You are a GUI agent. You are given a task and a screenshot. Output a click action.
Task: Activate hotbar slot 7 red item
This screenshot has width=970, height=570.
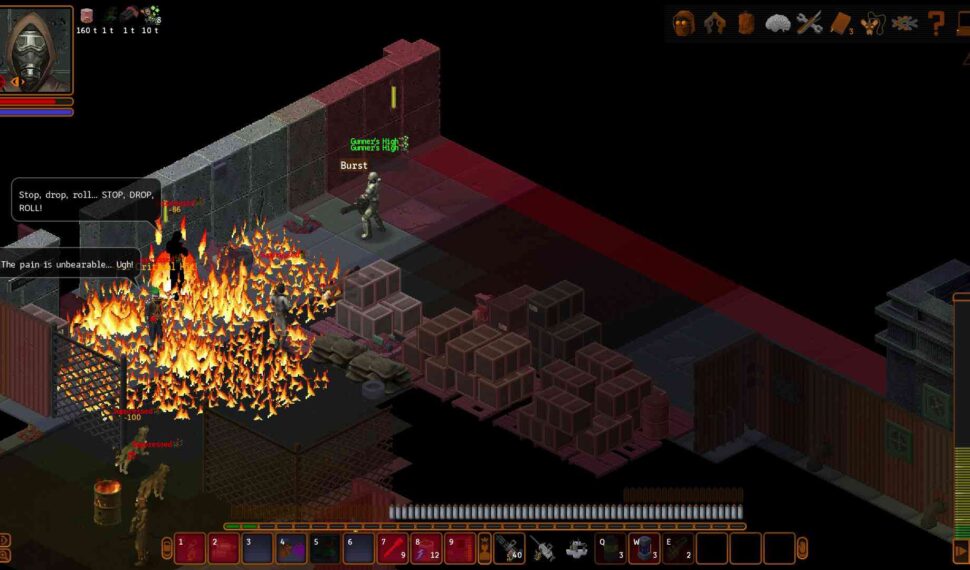tap(393, 548)
